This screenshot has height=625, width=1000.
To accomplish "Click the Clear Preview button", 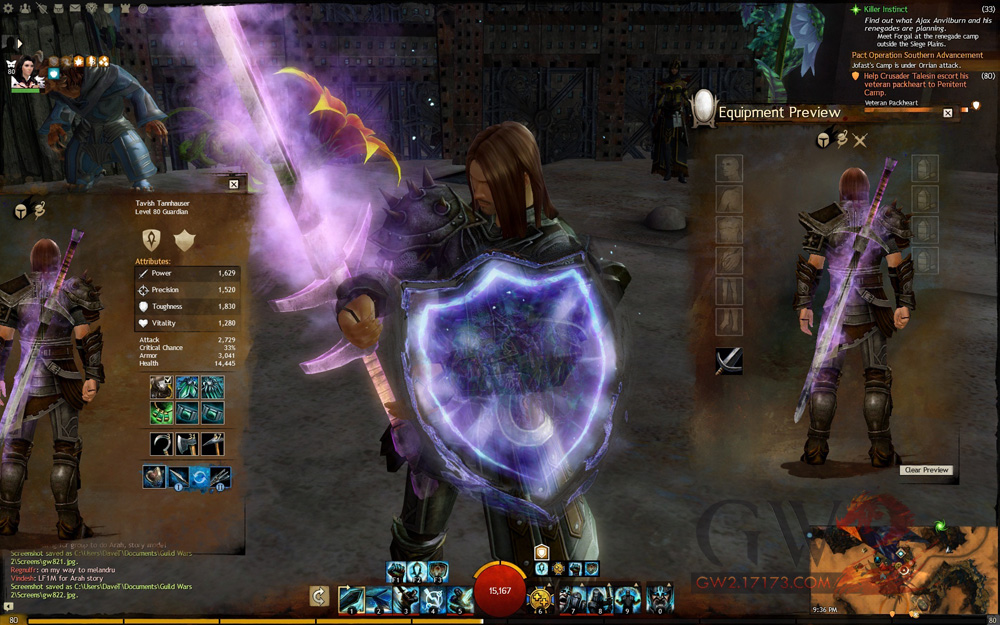I will (x=926, y=470).
